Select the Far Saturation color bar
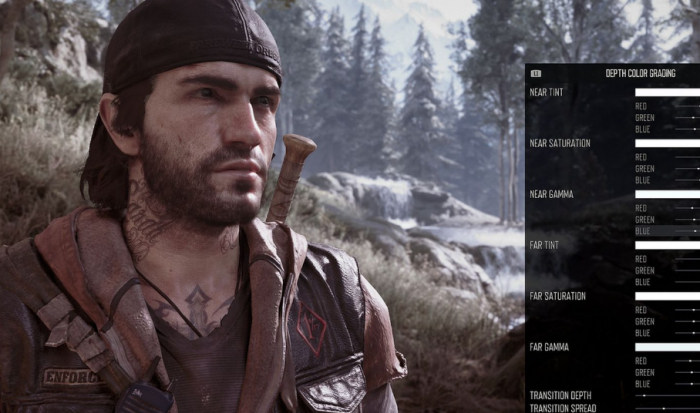 (x=667, y=296)
